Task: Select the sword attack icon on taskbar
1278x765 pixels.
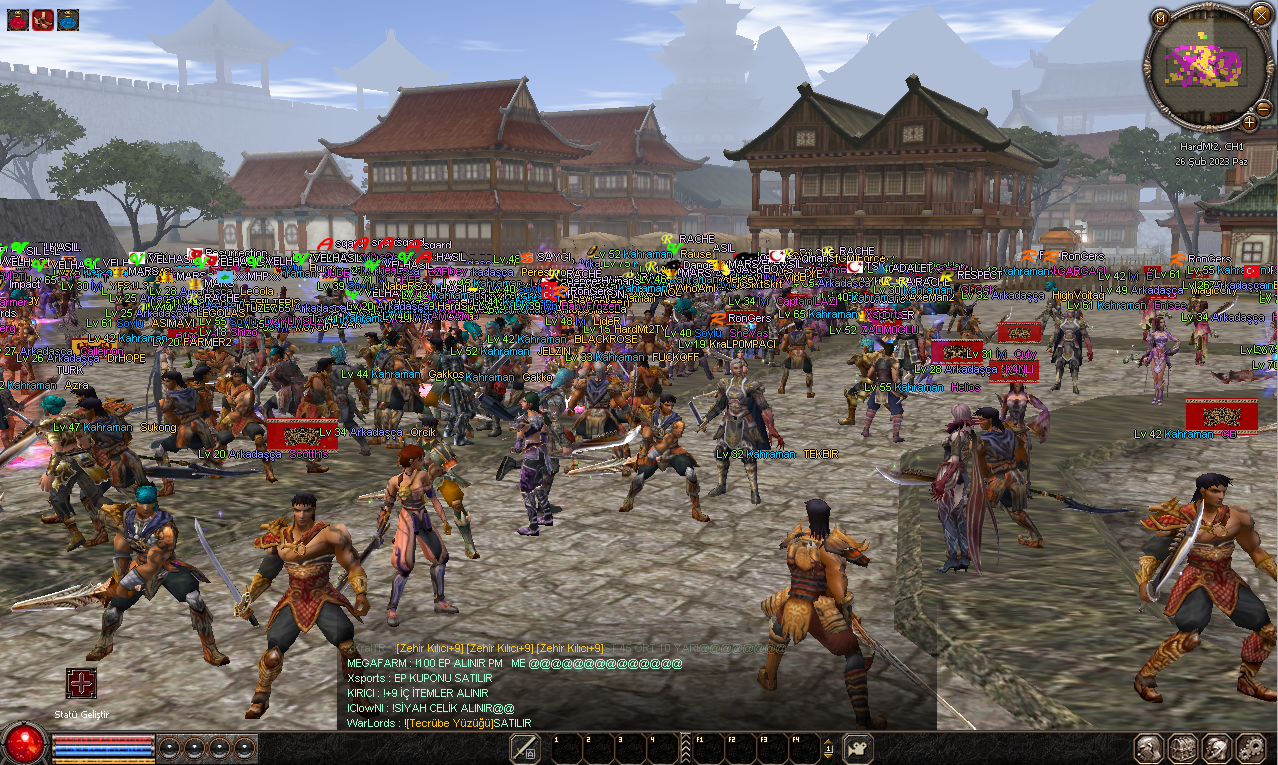Action: (525, 748)
